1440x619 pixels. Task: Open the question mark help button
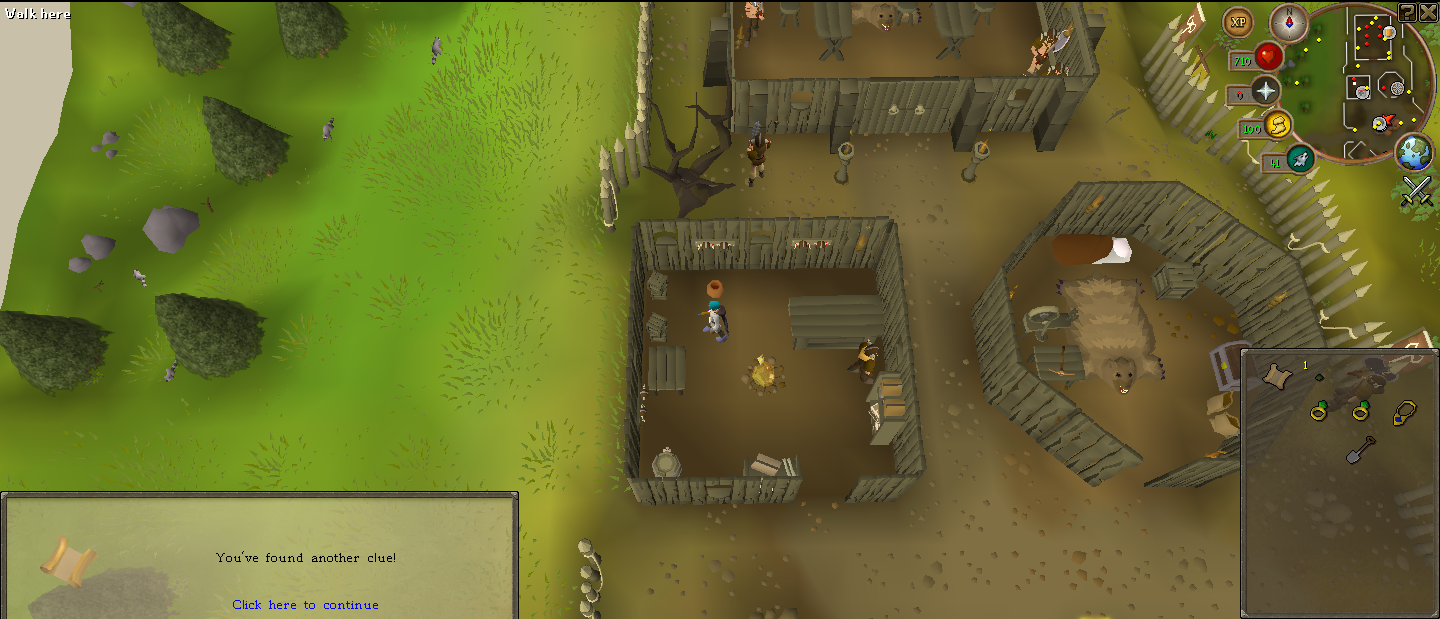coord(1407,12)
